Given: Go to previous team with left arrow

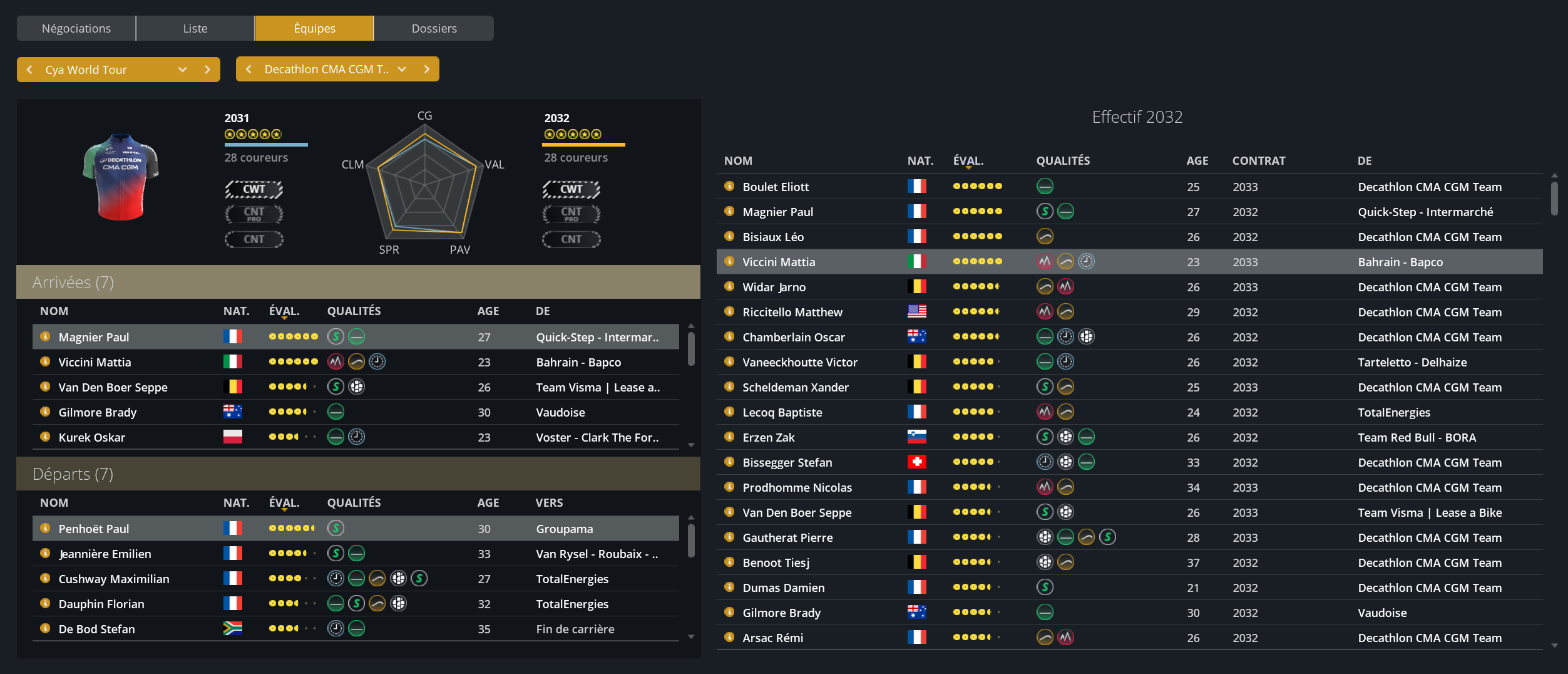Looking at the screenshot, I should point(249,69).
